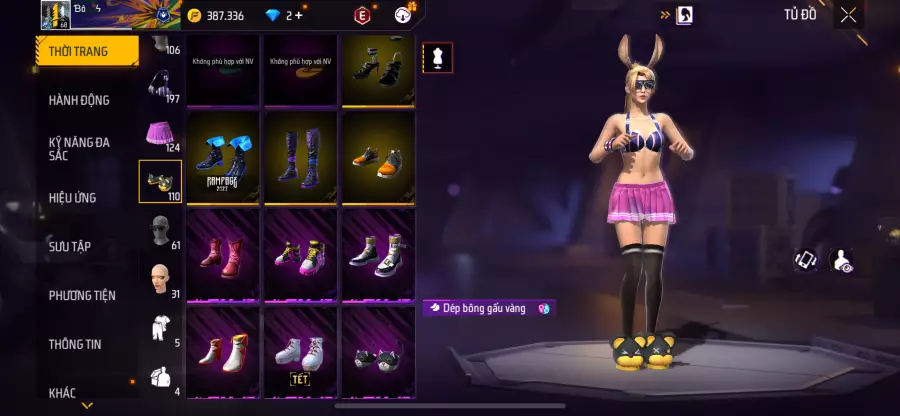
Task: Go to the Hiệu Ứng tab
Action: tap(73, 198)
